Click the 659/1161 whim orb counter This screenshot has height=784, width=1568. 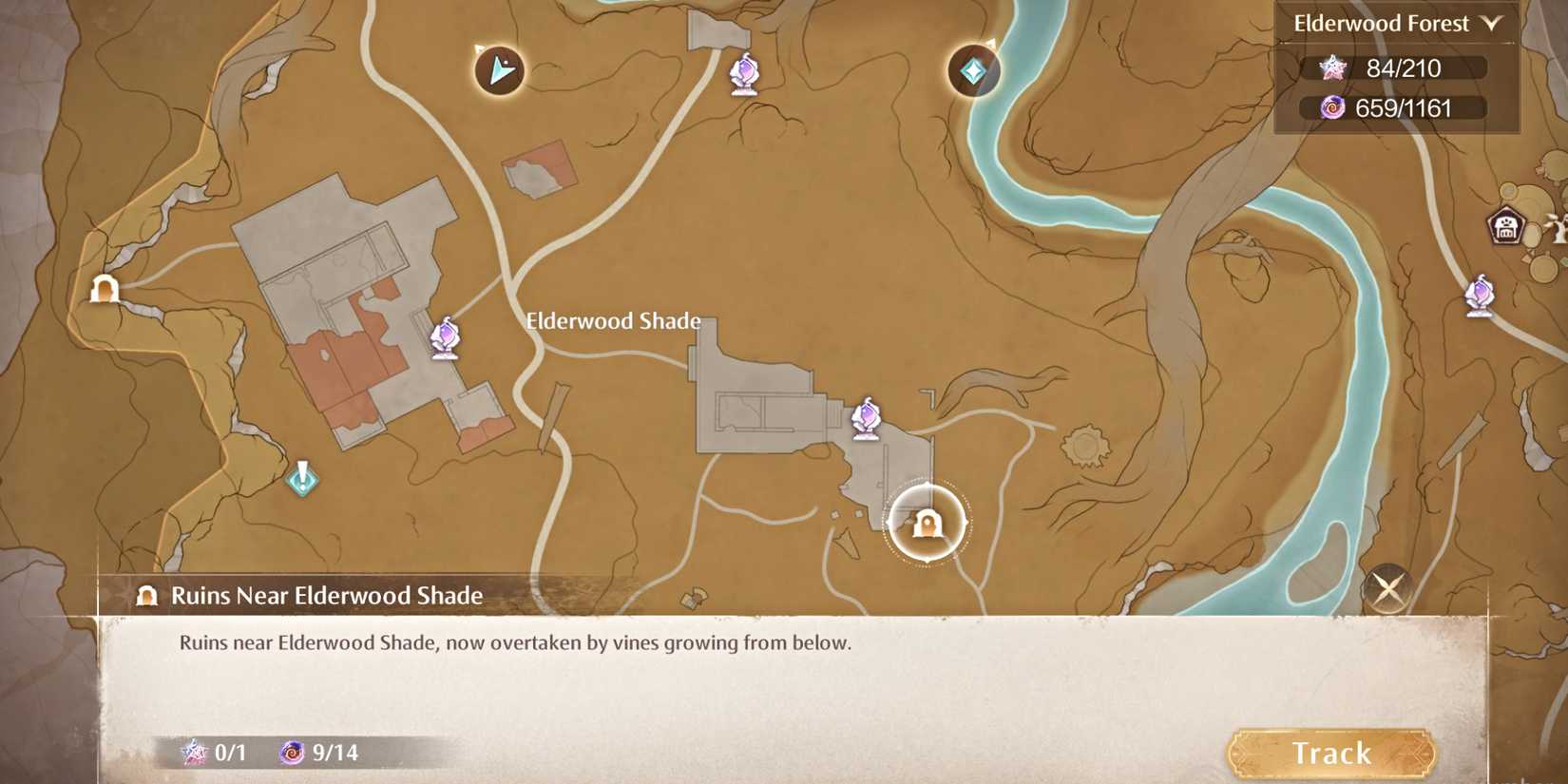[x=1399, y=108]
